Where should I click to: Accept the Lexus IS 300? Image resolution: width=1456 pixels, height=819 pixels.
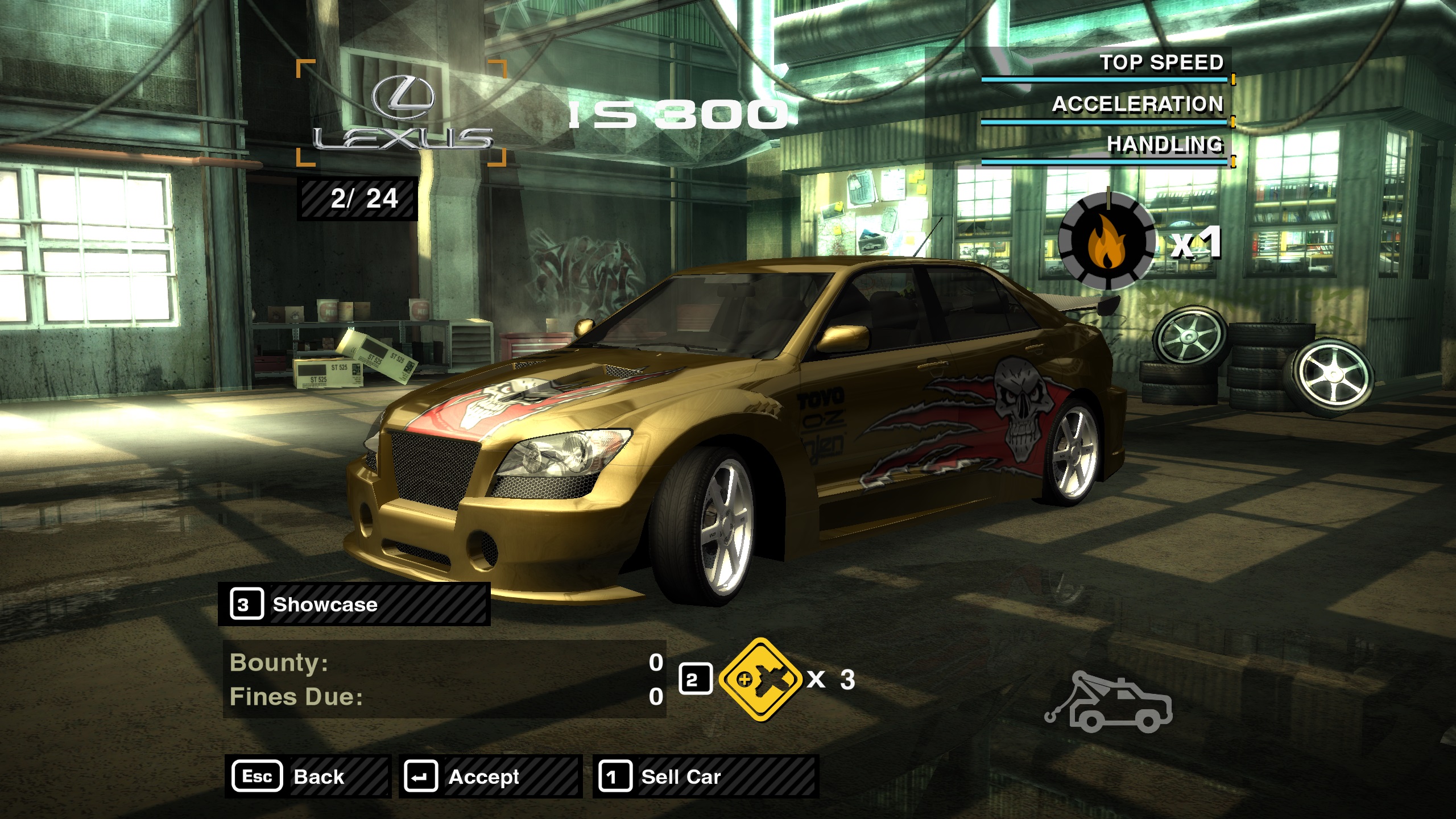pos(490,776)
